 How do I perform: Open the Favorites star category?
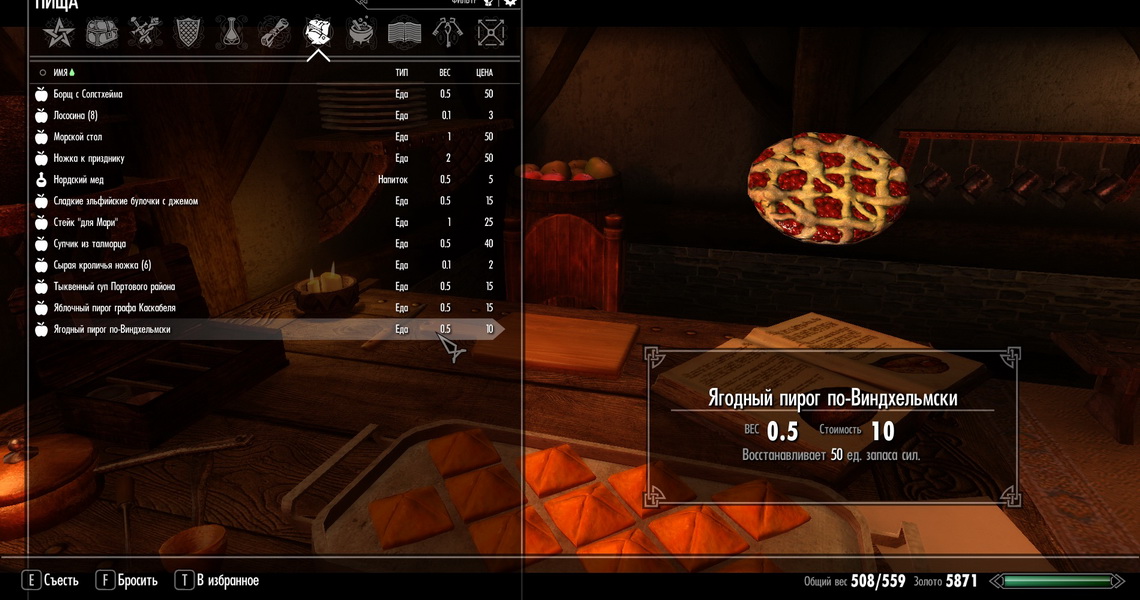(x=59, y=34)
